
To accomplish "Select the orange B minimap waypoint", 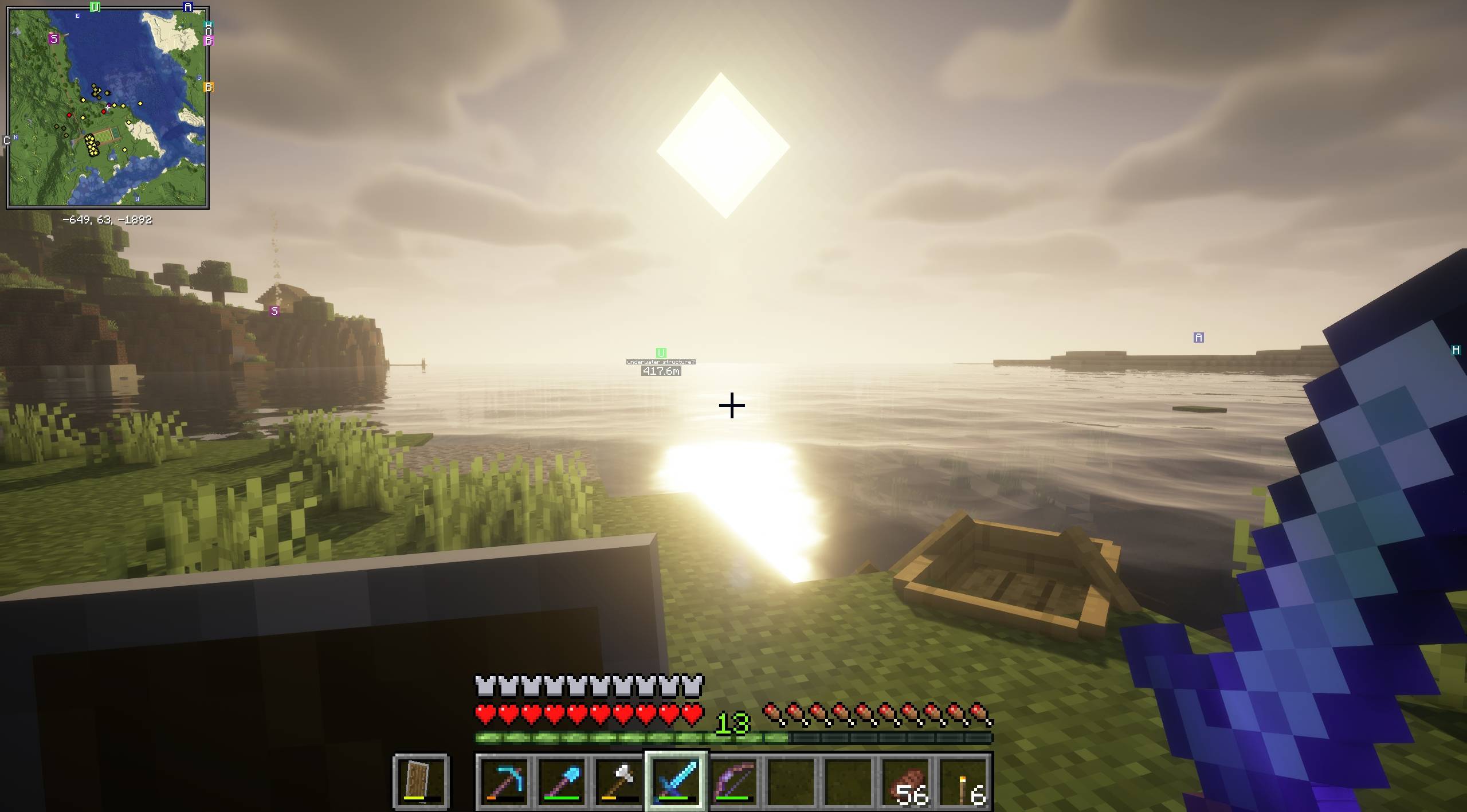I will click(209, 87).
